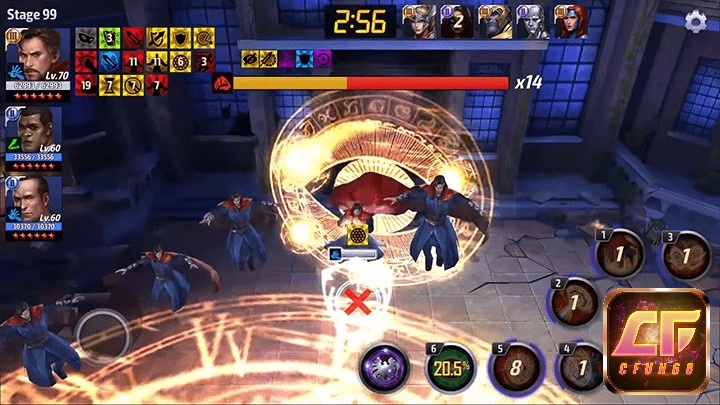The width and height of the screenshot is (720, 405).
Task: Select the hooded boss portrait marked 2
Action: click(x=457, y=21)
